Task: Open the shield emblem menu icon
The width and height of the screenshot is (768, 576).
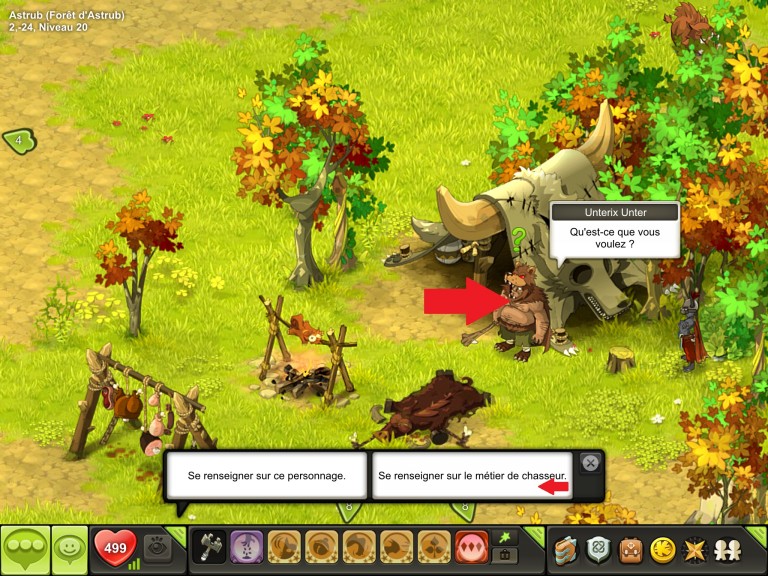Action: [599, 549]
